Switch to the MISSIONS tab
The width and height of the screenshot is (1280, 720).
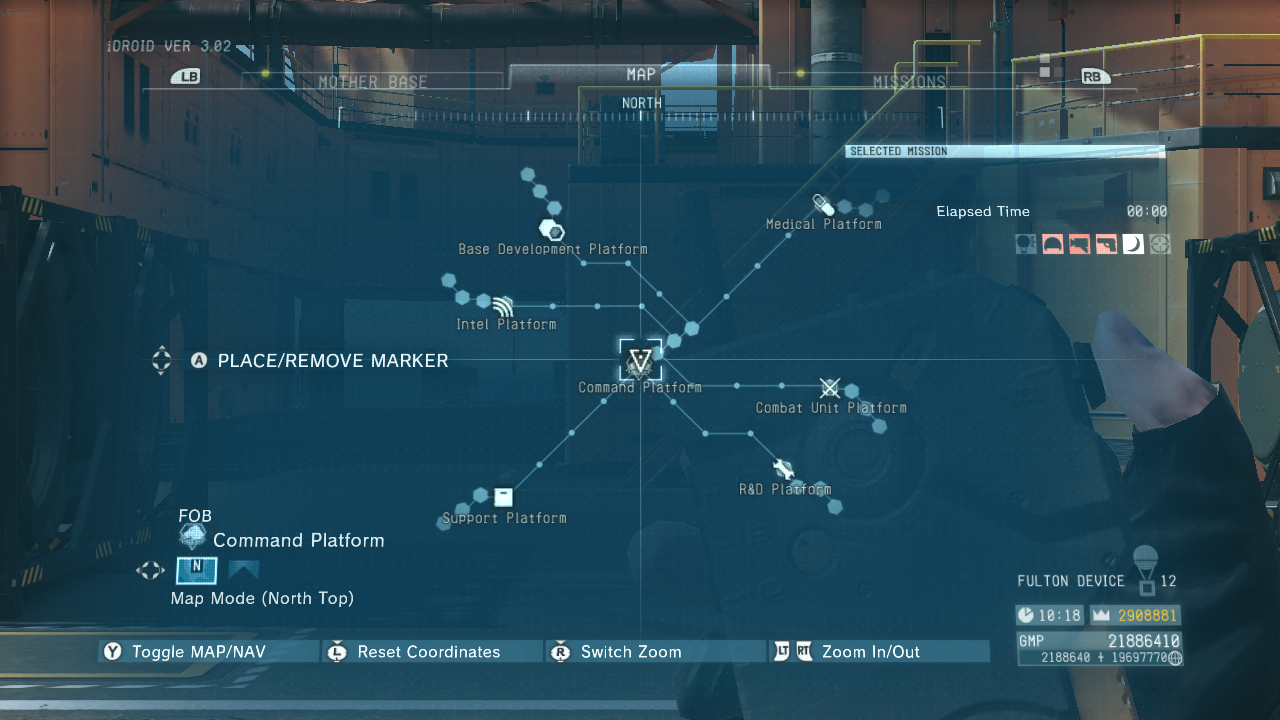[910, 81]
